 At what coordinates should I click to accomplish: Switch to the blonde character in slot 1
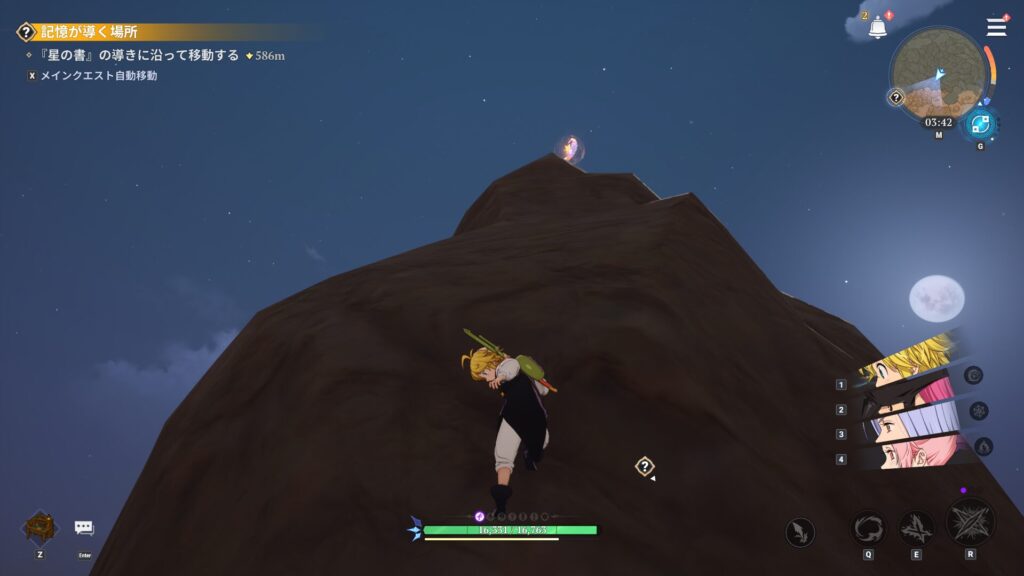[905, 360]
